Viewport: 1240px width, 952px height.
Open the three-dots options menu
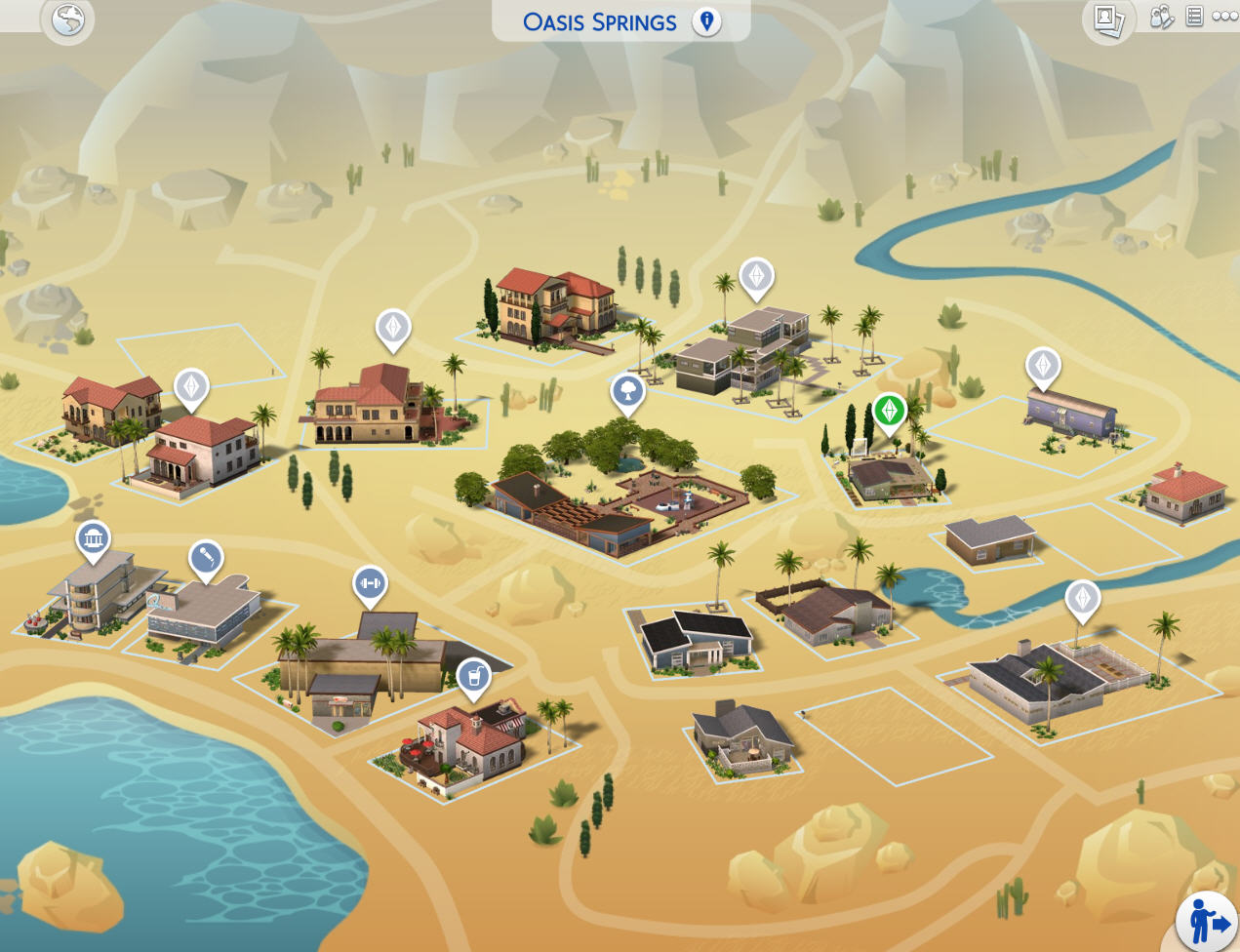[x=1224, y=17]
